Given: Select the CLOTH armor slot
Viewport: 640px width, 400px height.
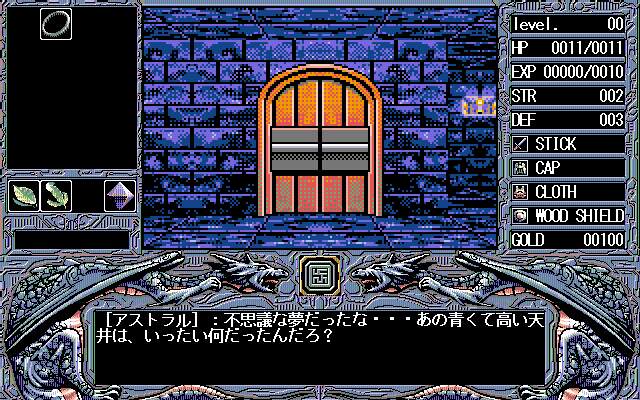Looking at the screenshot, I should click(568, 192).
